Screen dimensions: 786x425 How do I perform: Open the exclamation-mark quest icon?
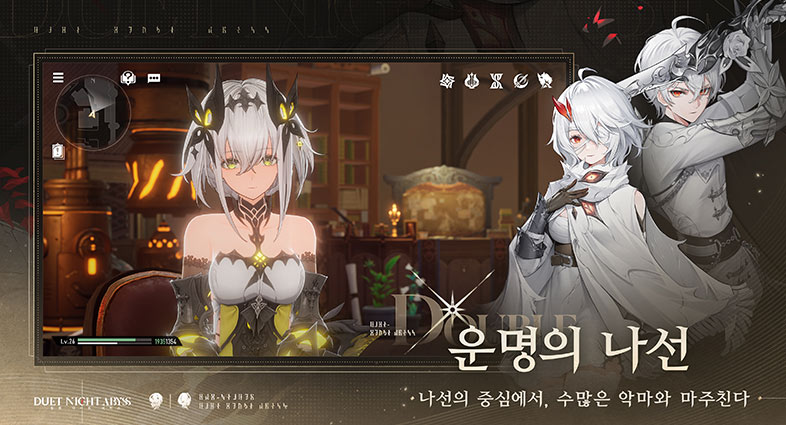pyautogui.click(x=58, y=151)
